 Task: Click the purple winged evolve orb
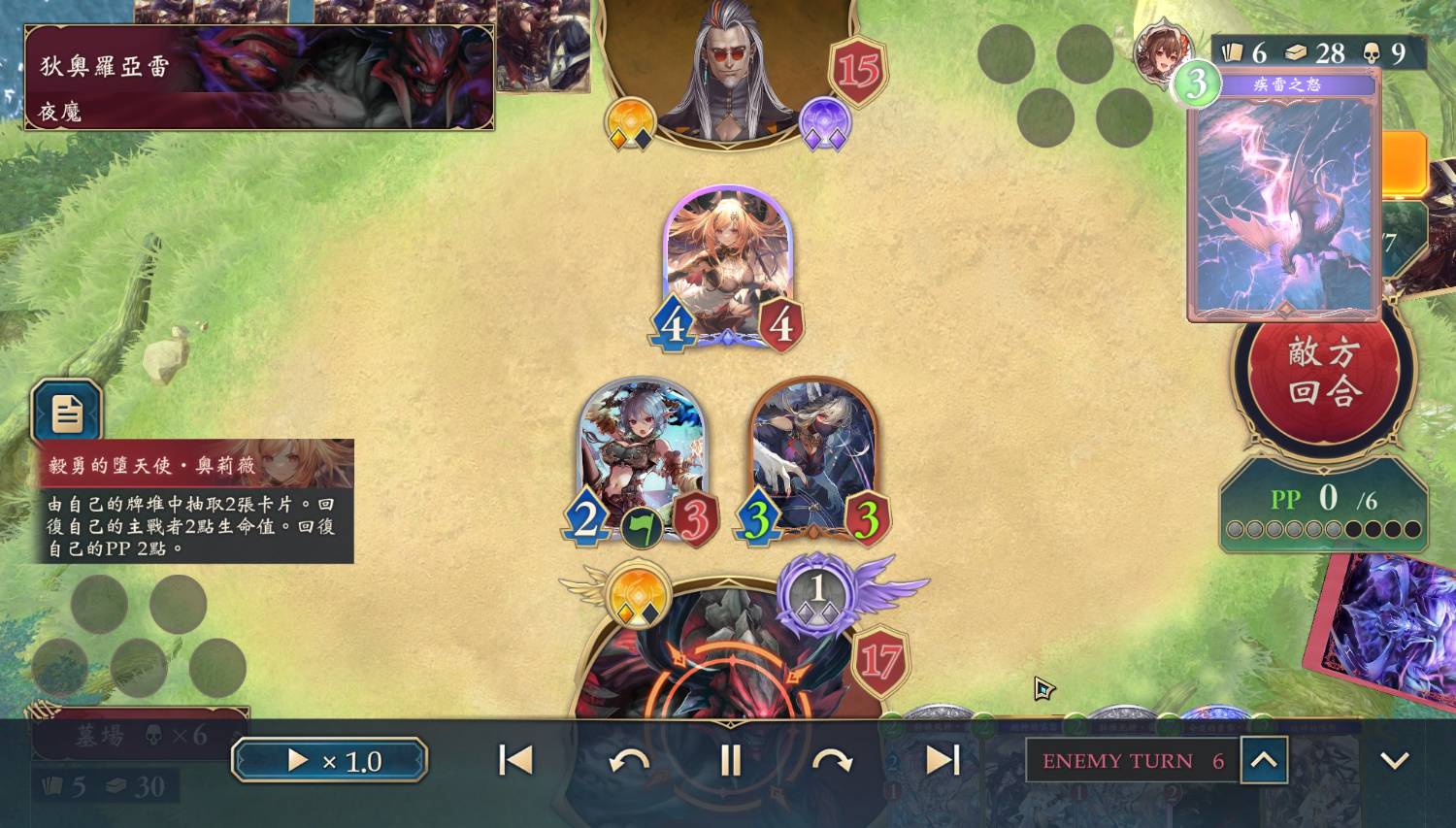(817, 592)
